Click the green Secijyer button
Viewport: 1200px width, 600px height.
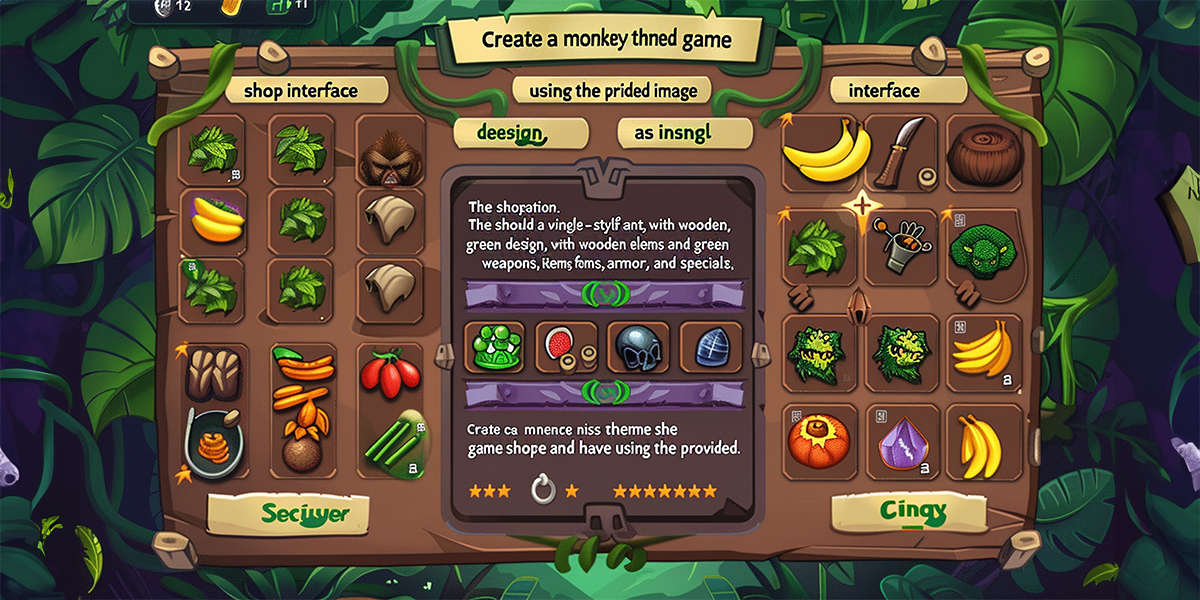click(x=287, y=515)
